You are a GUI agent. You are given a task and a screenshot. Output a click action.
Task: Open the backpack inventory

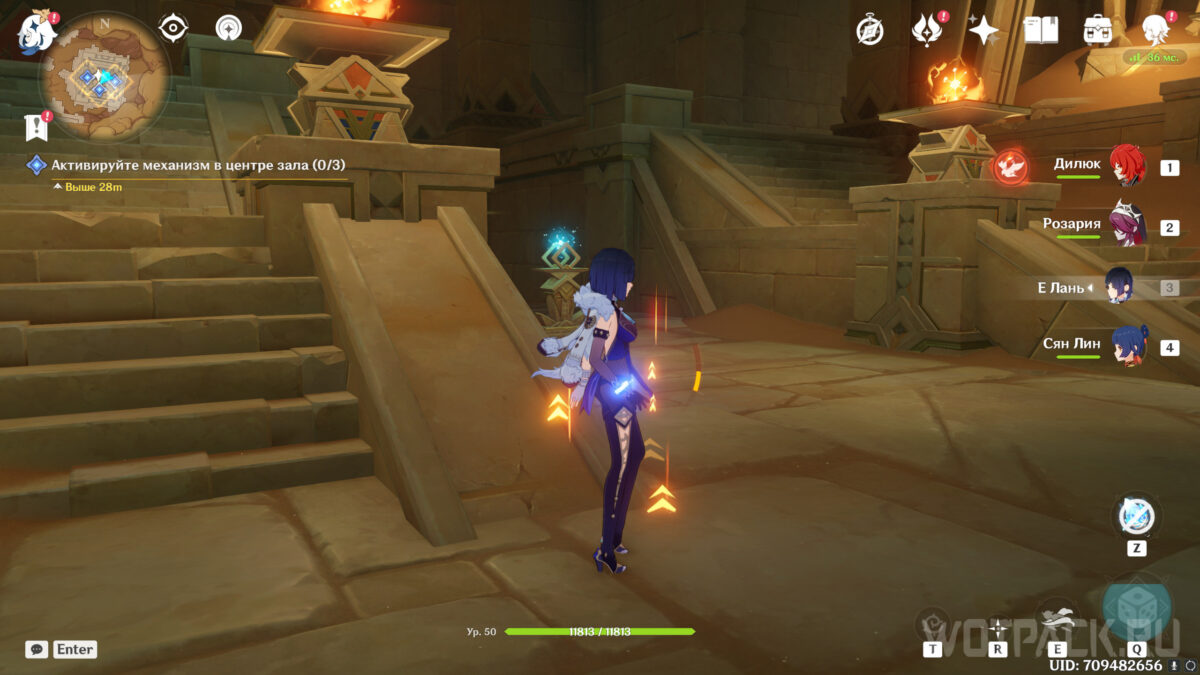coord(1098,31)
